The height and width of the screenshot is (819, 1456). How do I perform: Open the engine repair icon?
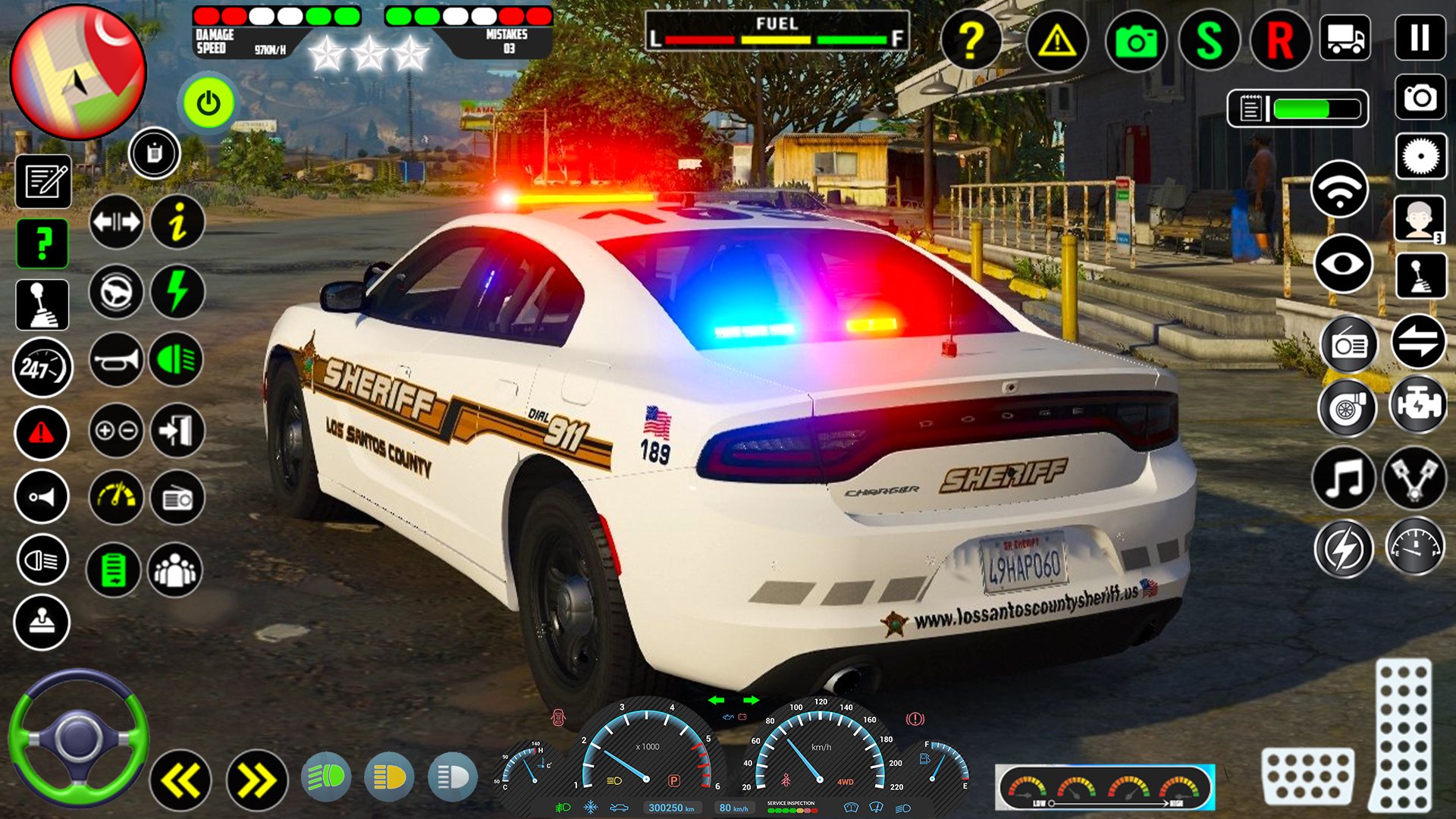tap(1418, 406)
